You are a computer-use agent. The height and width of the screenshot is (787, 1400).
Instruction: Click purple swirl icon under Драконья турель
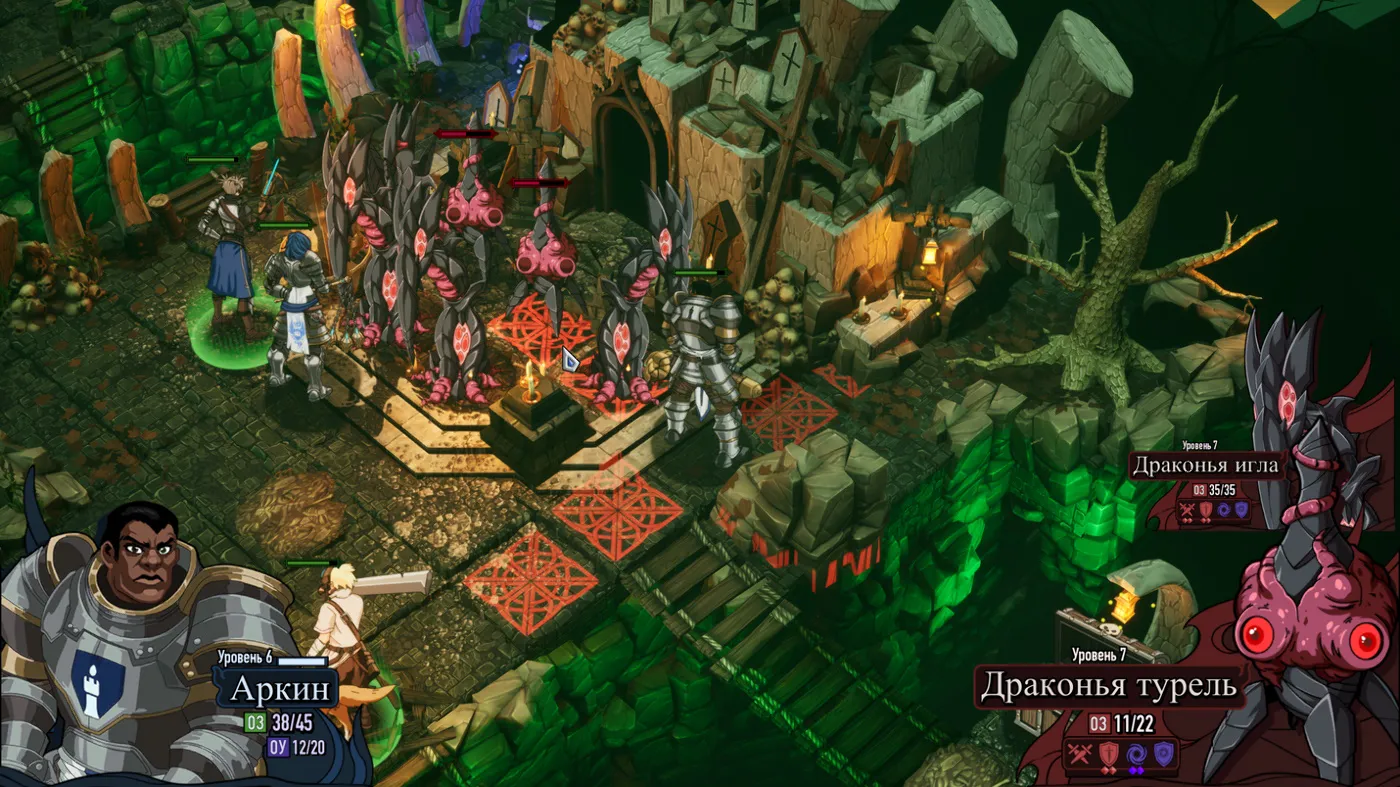click(x=1135, y=754)
